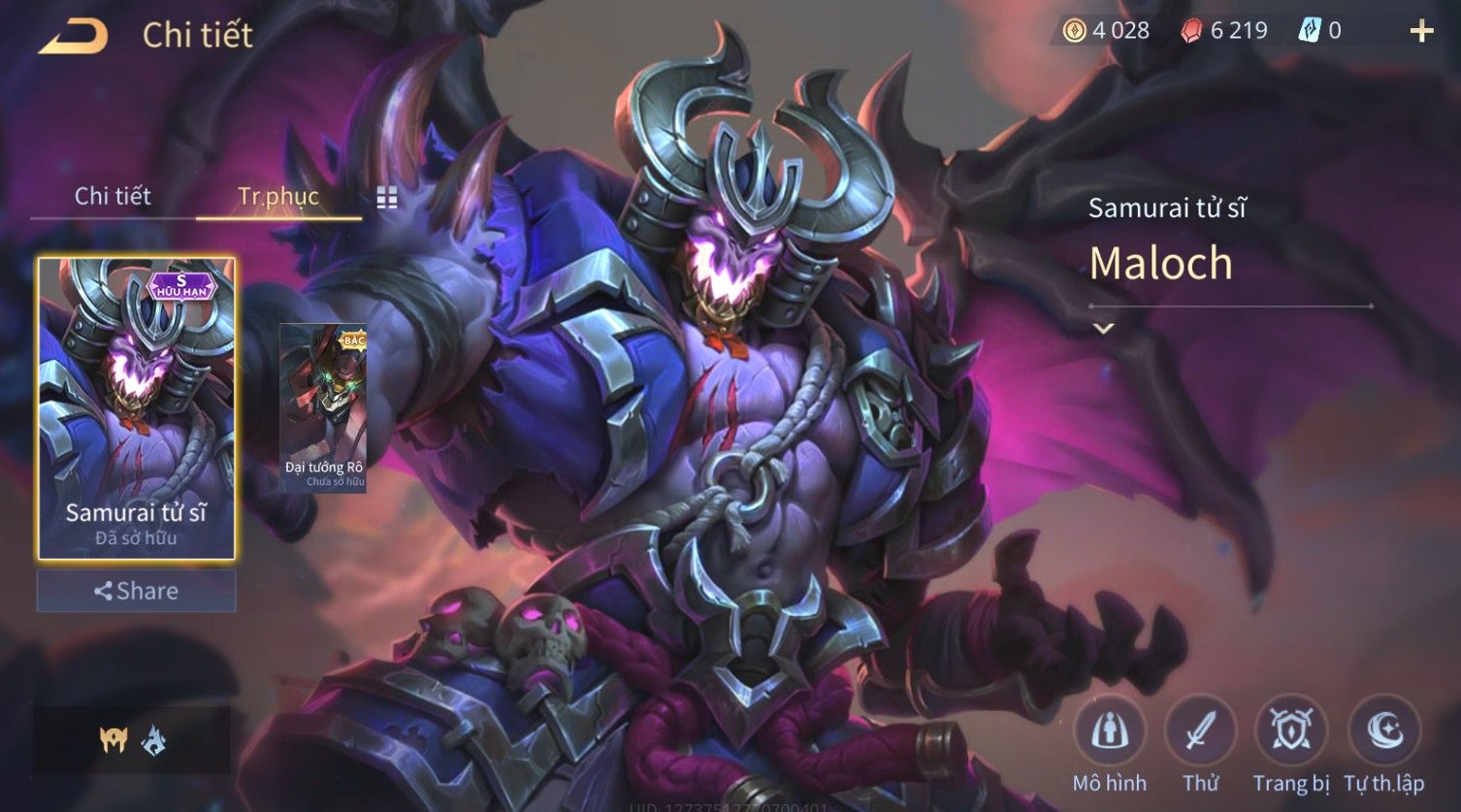Open the Mô hình model viewer

click(1109, 731)
